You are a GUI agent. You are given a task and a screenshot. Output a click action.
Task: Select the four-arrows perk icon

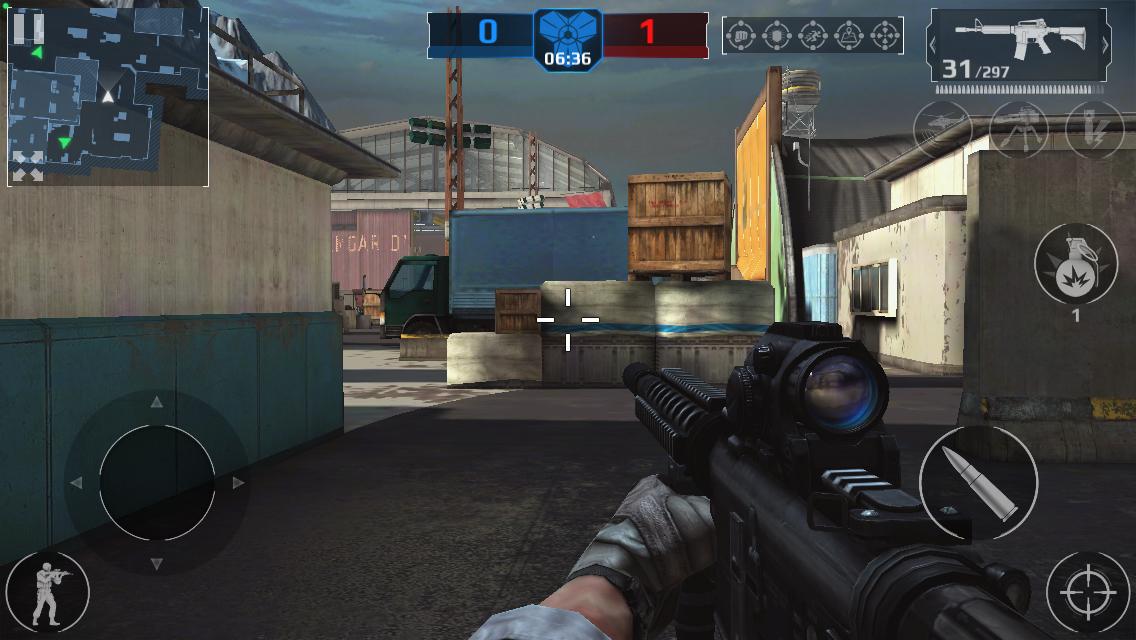pos(885,36)
